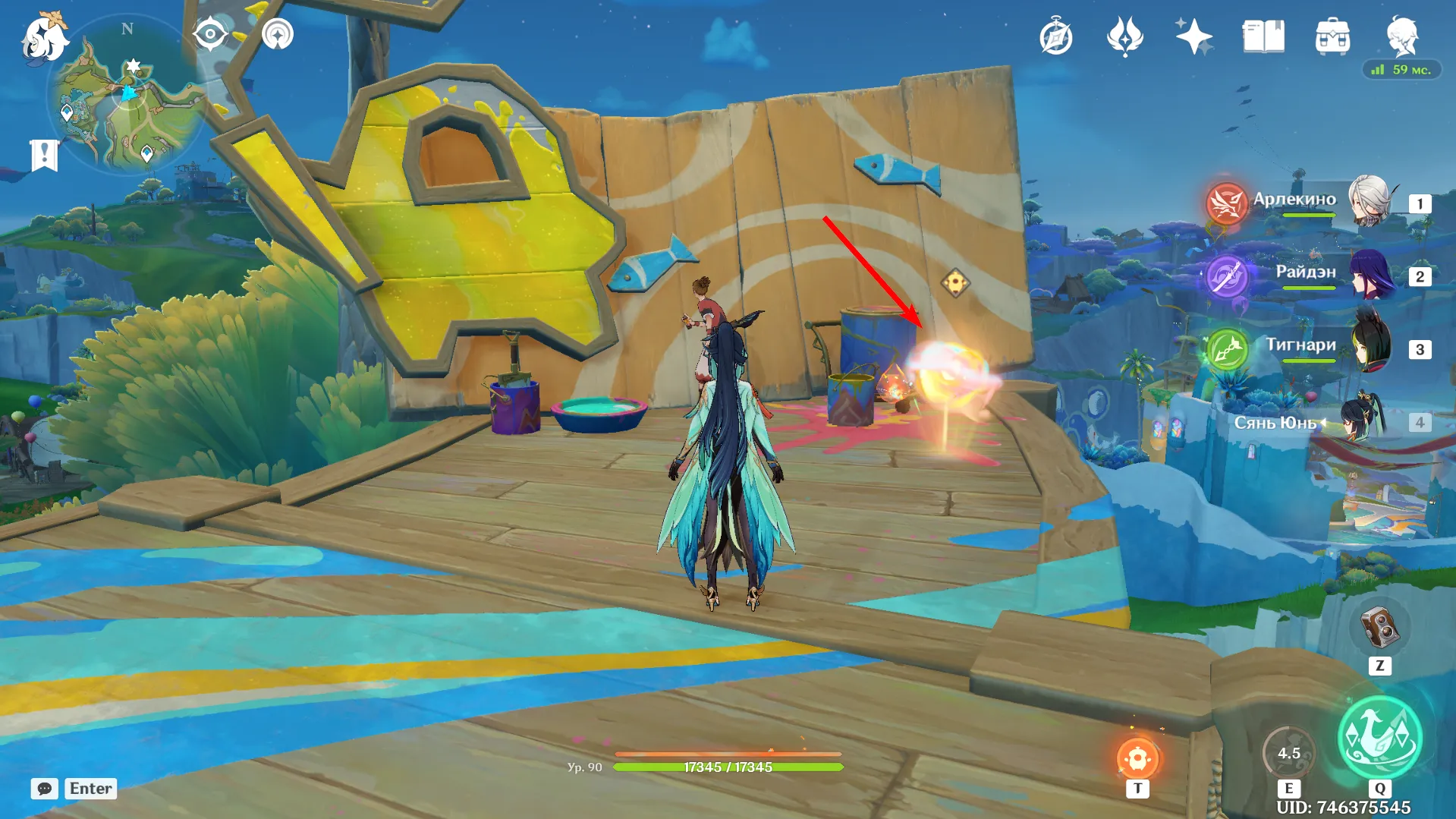The image size is (1456, 819).
Task: Trigger the elemental skill on cooldown
Action: tap(1288, 753)
